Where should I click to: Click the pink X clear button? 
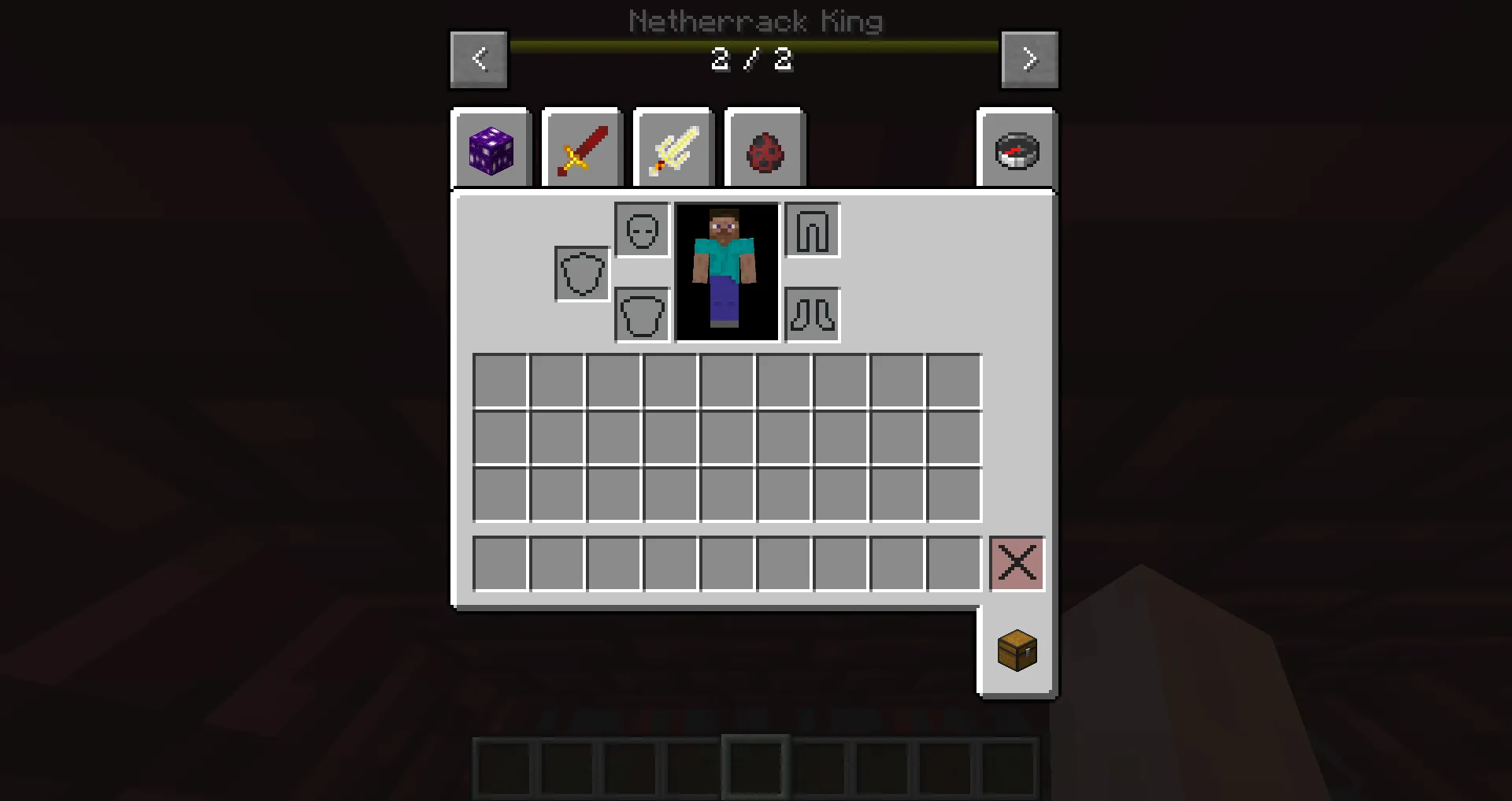(1017, 563)
